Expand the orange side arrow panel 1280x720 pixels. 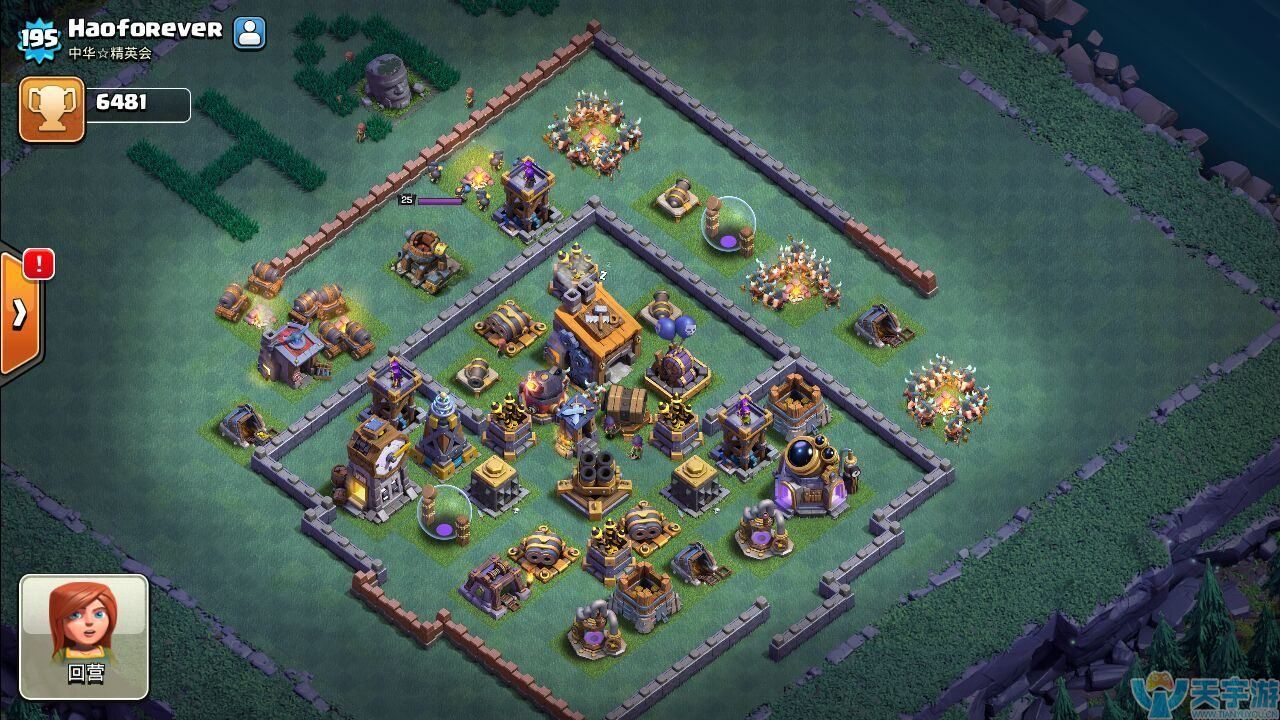coord(20,314)
